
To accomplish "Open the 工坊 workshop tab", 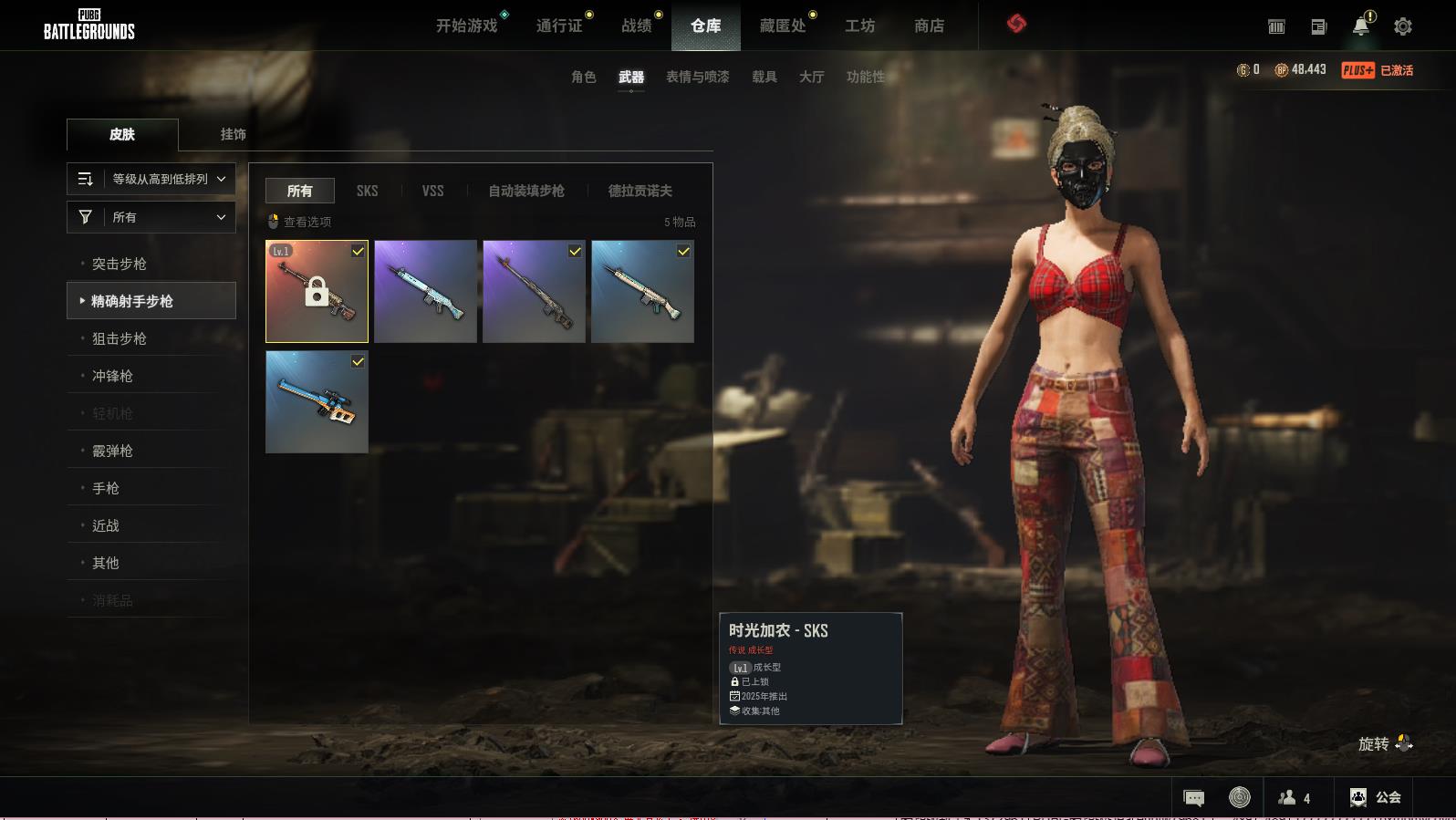I will click(x=859, y=26).
